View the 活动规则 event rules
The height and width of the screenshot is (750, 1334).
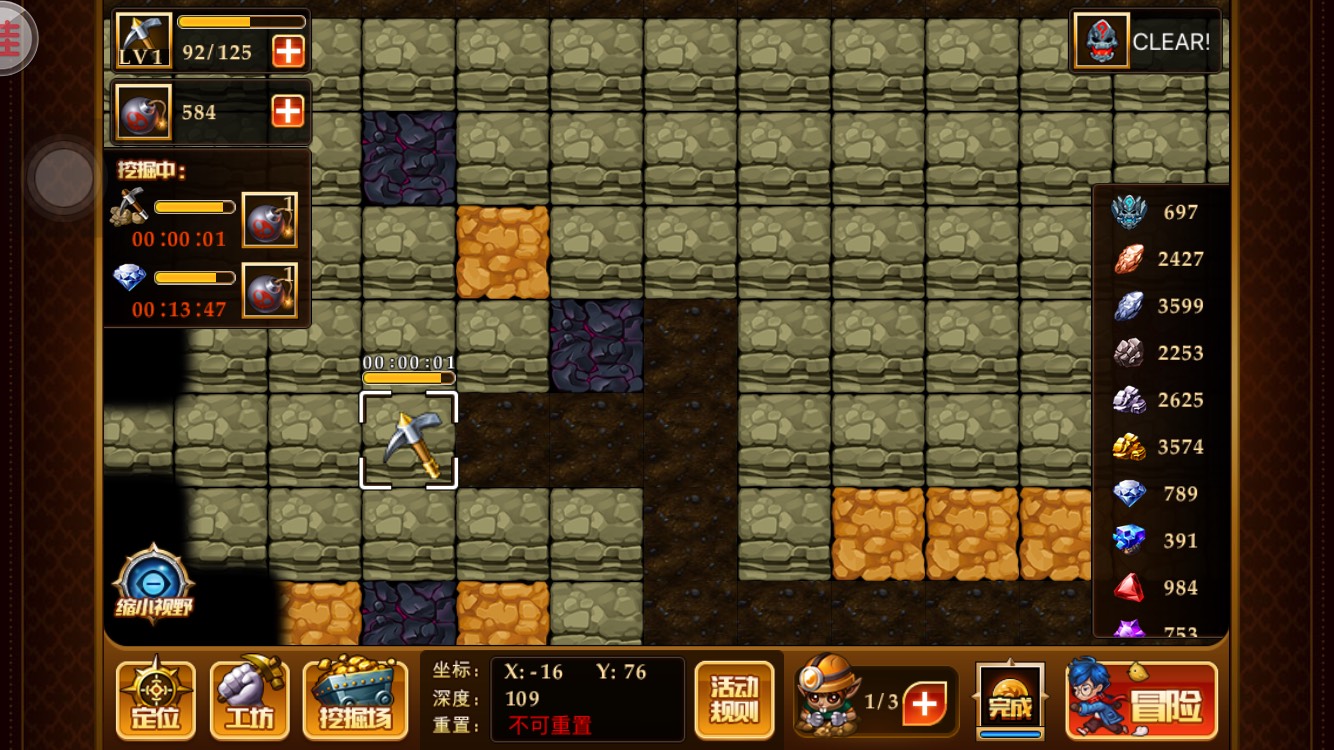click(734, 699)
